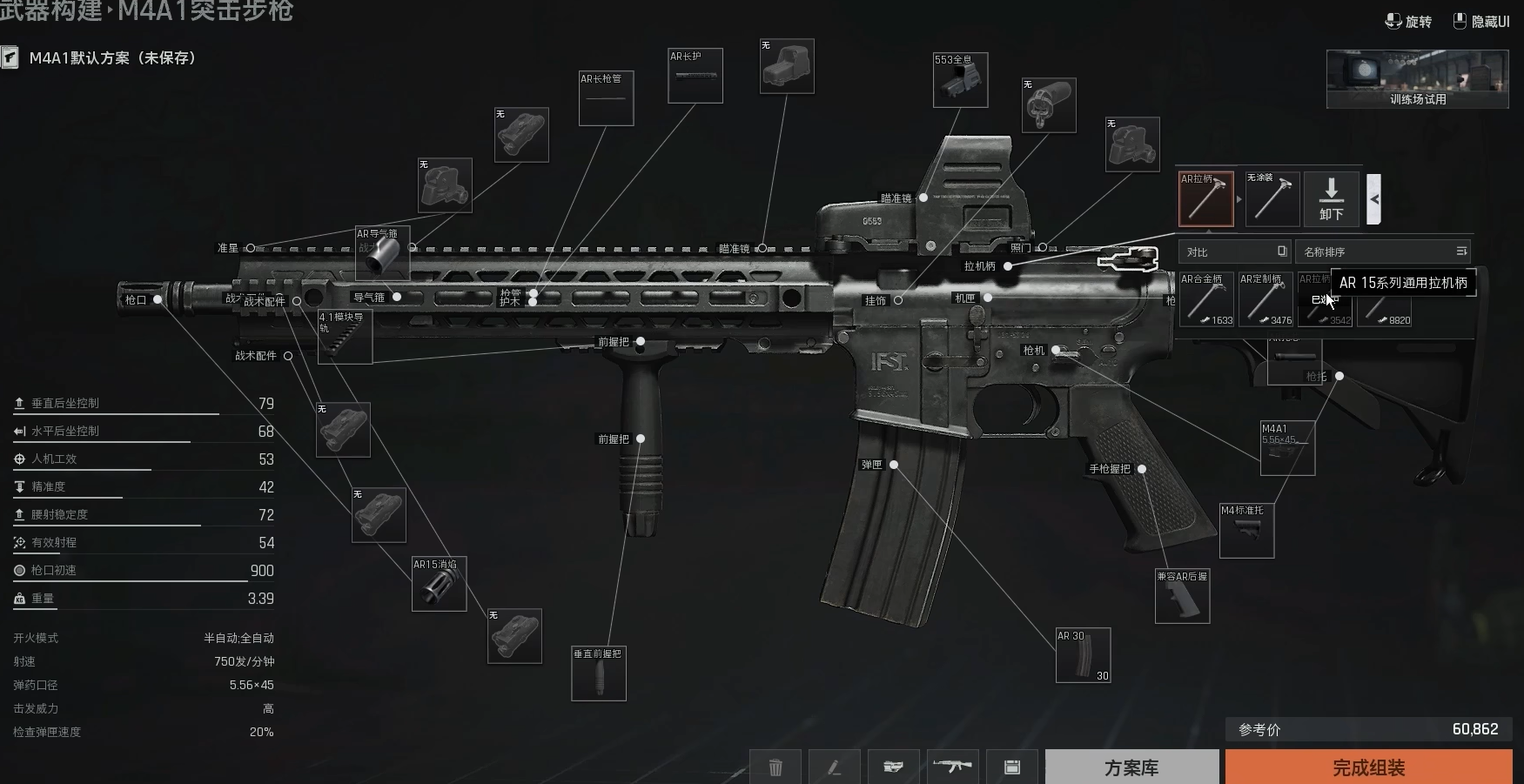Click the rename pencil icon at the bottom

[x=834, y=767]
